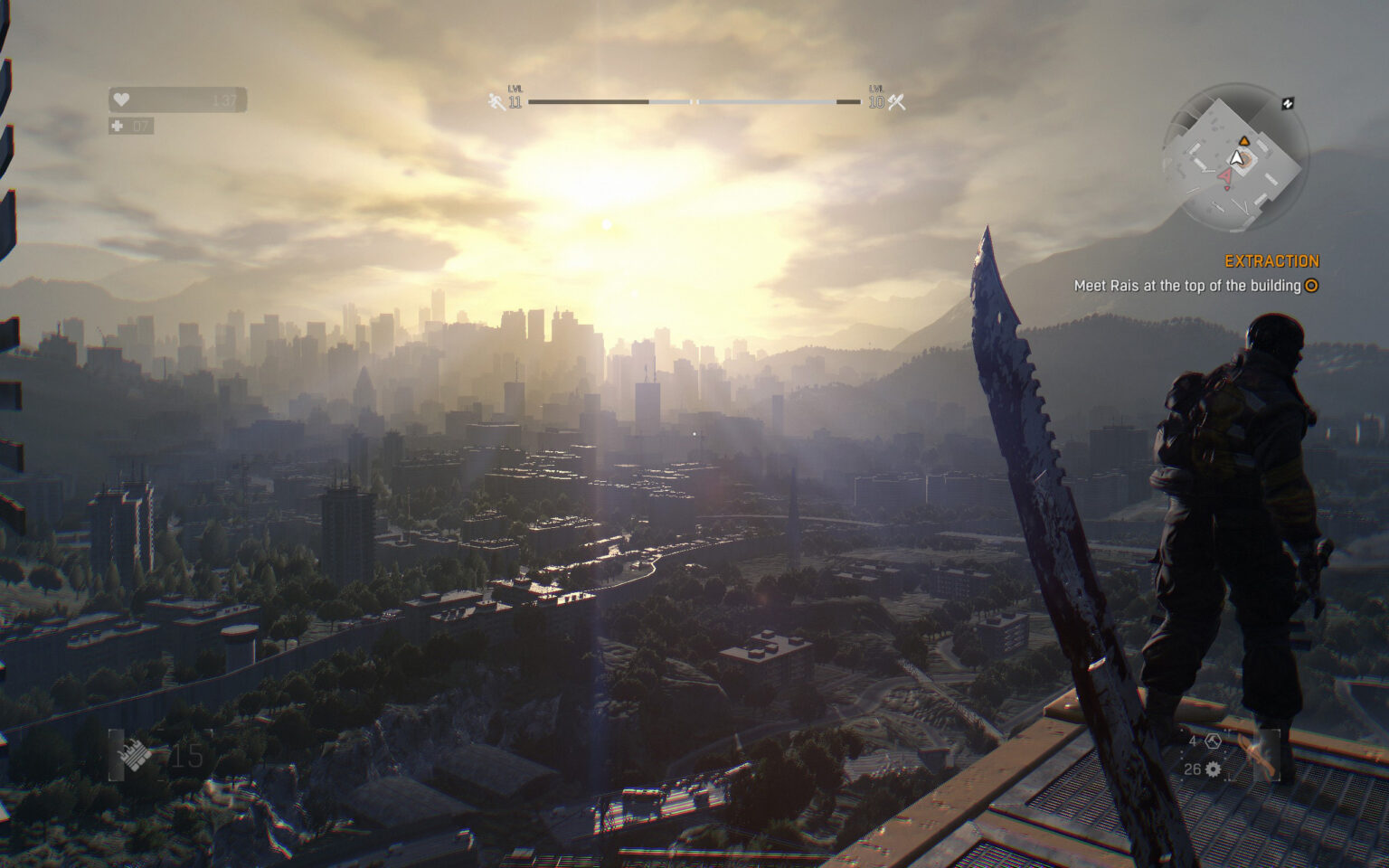Click the flare counter icon in bottom left

(133, 756)
